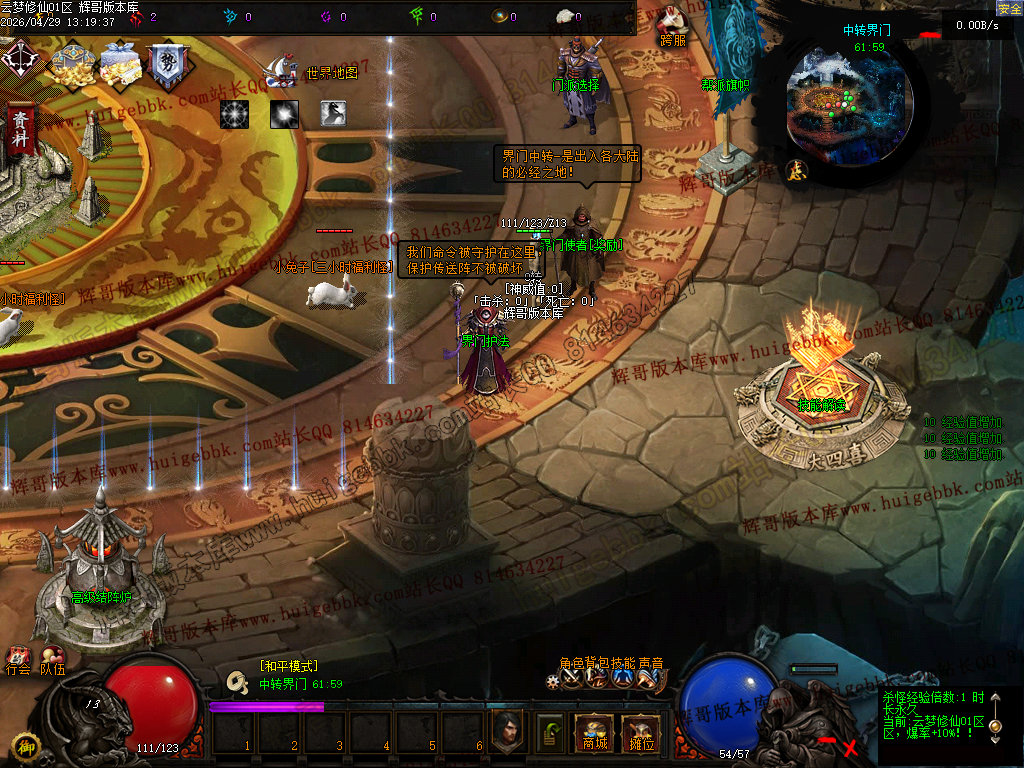This screenshot has height=768, width=1024.
Task: Click the hero portrait beside the hotbar
Action: coord(508,732)
